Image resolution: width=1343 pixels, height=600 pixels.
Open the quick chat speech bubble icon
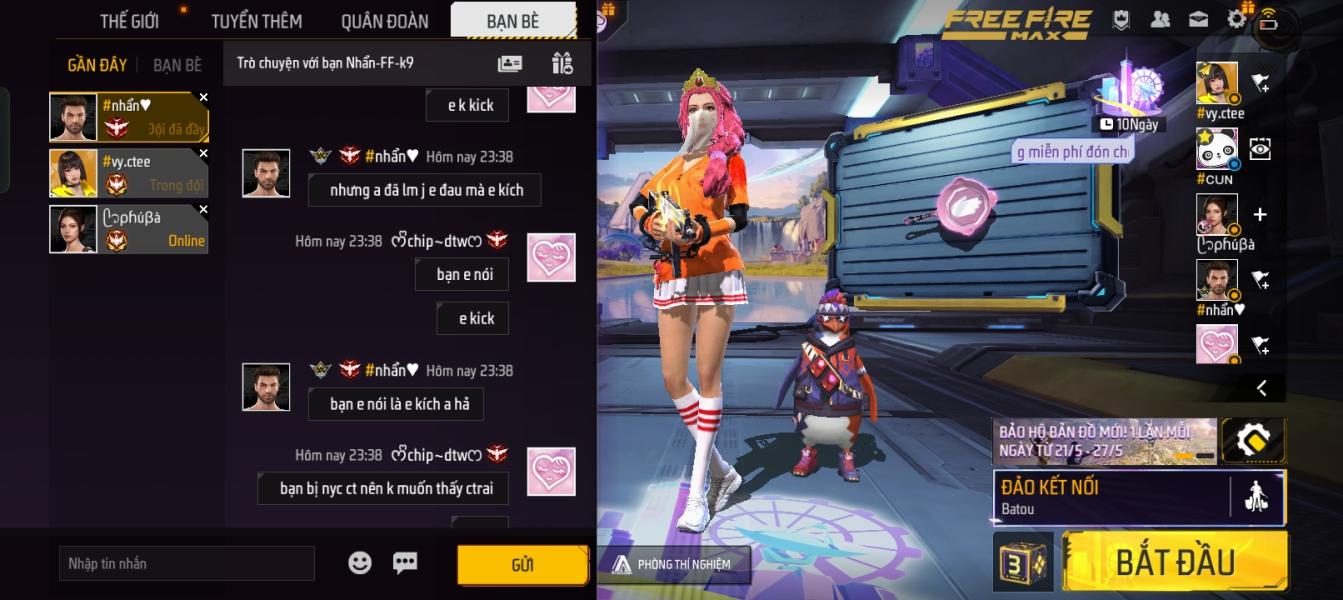405,563
